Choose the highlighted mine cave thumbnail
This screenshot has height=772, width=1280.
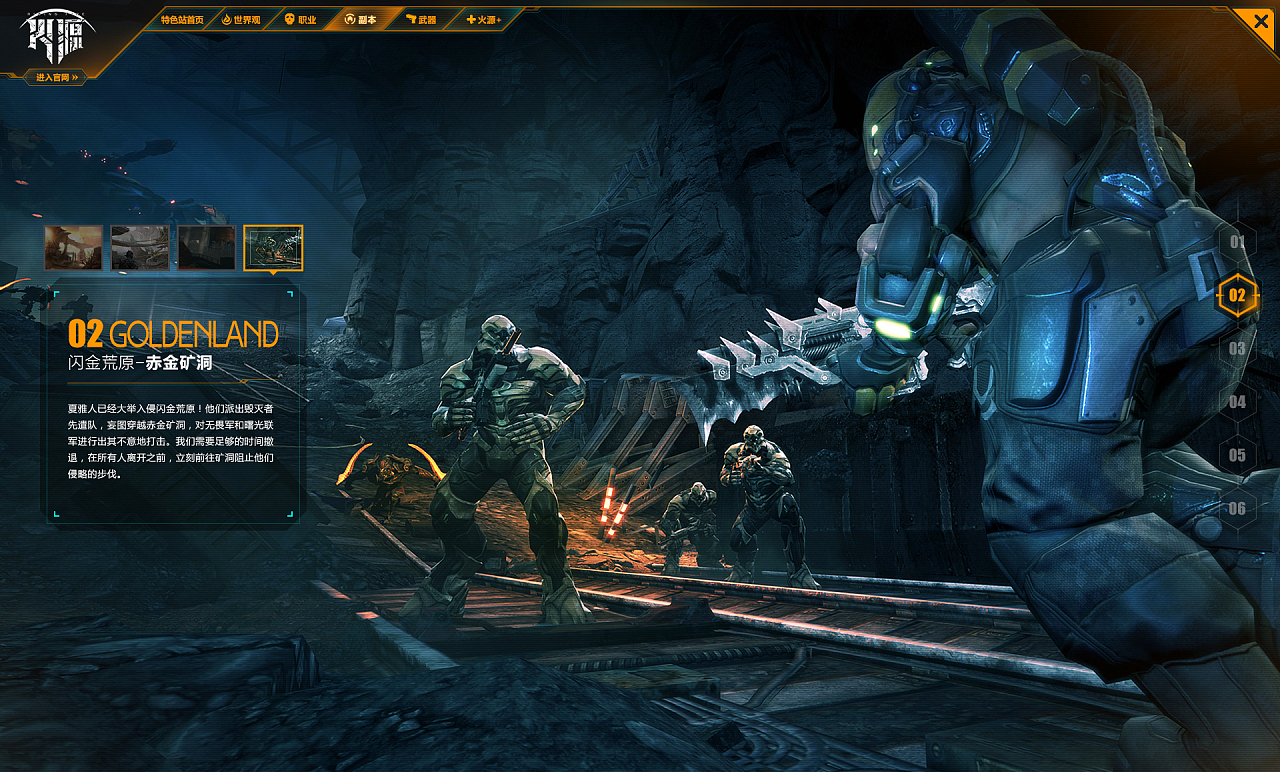tap(273, 248)
